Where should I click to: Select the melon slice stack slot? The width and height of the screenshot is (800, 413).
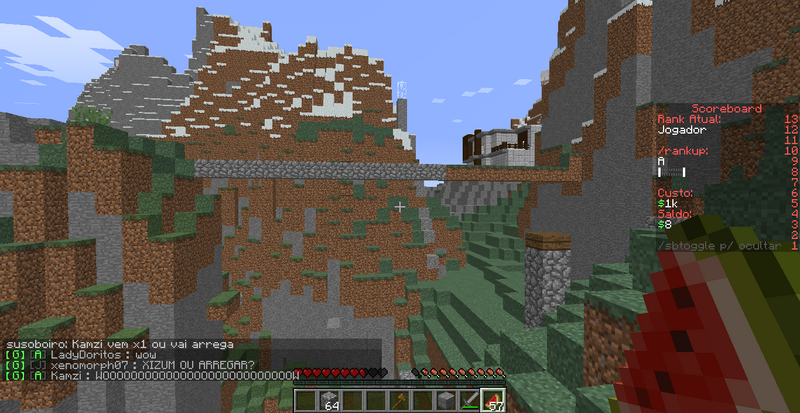(x=493, y=400)
